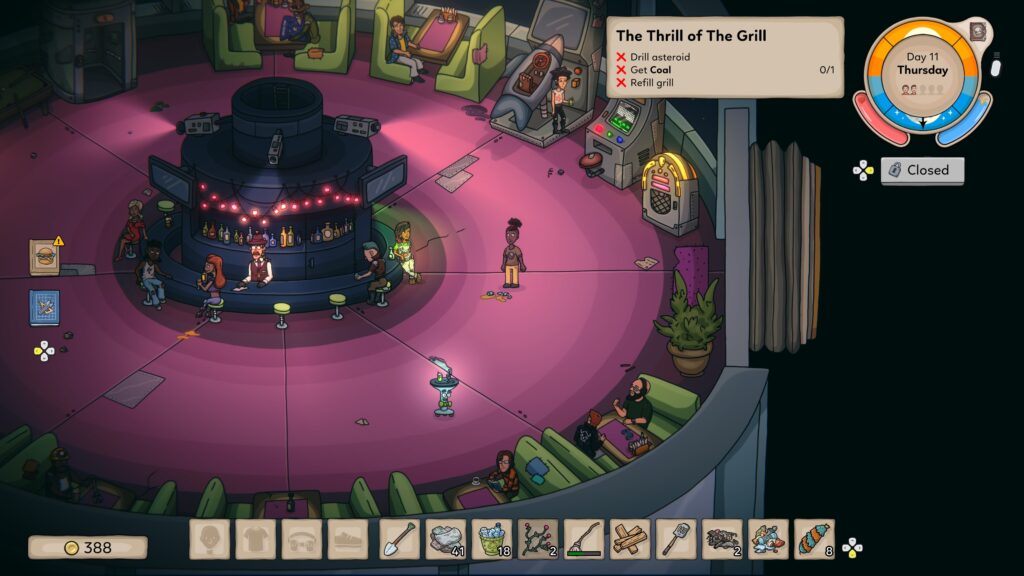The height and width of the screenshot is (576, 1024).
Task: Select the berry branch hotbar item
Action: point(537,539)
